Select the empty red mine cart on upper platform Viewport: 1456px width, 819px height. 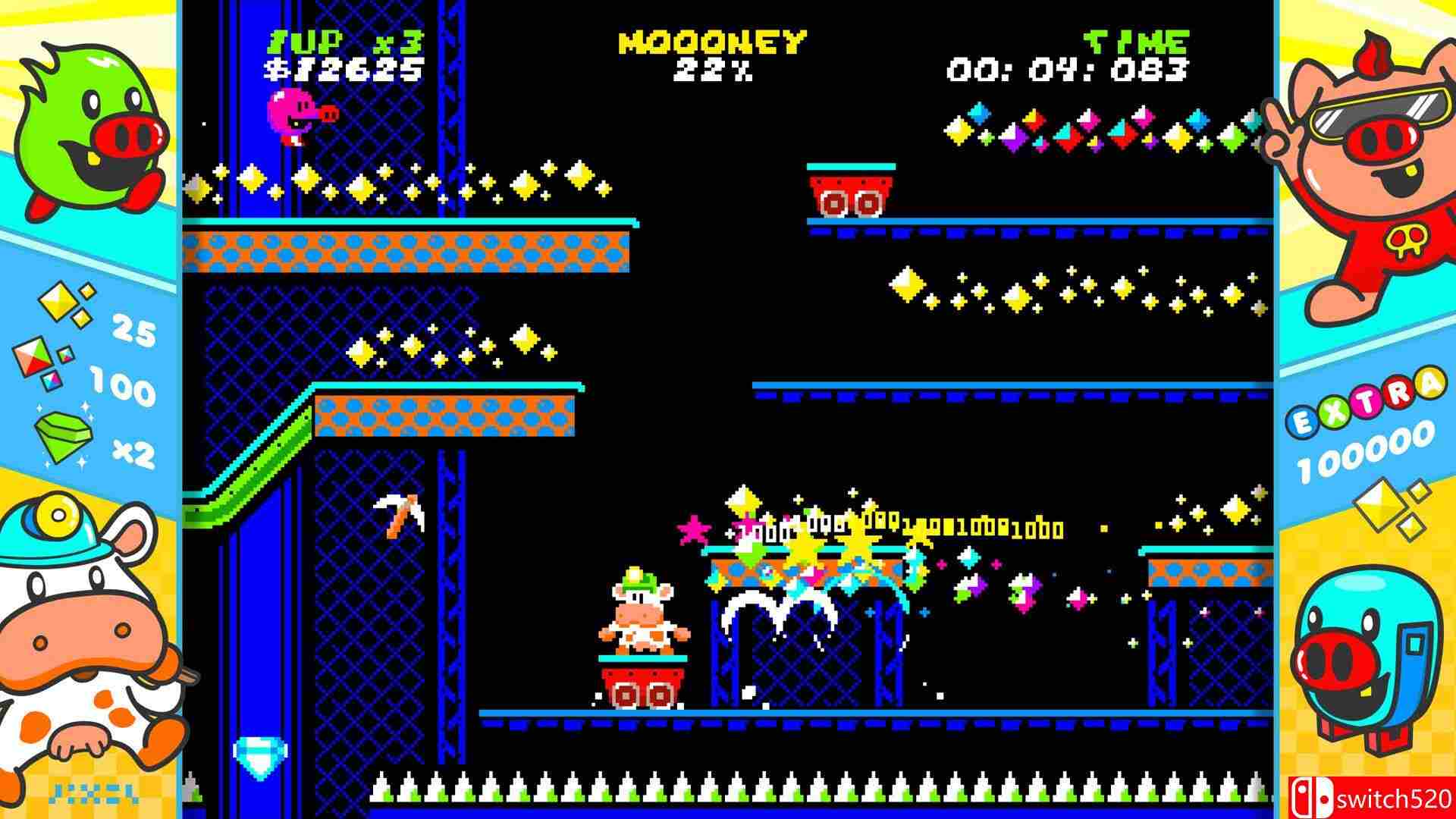coord(849,193)
